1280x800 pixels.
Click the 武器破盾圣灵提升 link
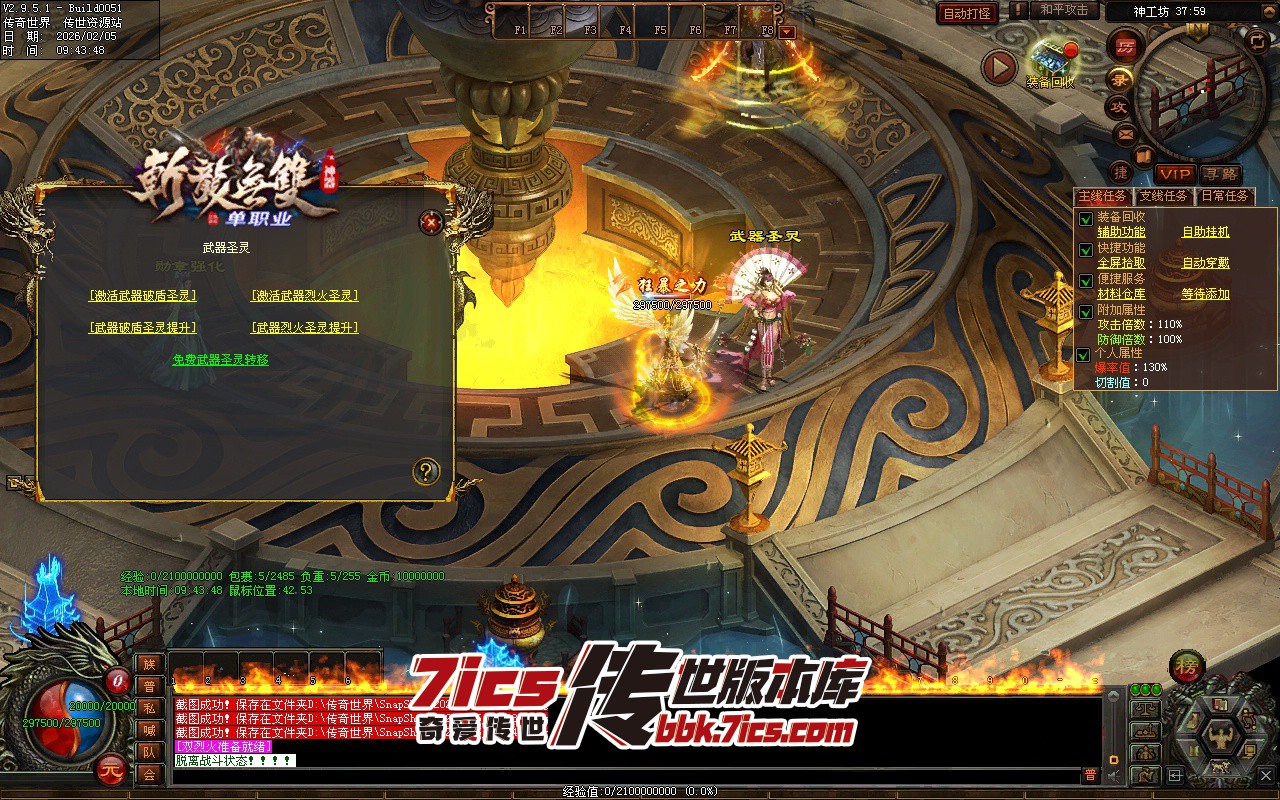pyautogui.click(x=143, y=328)
